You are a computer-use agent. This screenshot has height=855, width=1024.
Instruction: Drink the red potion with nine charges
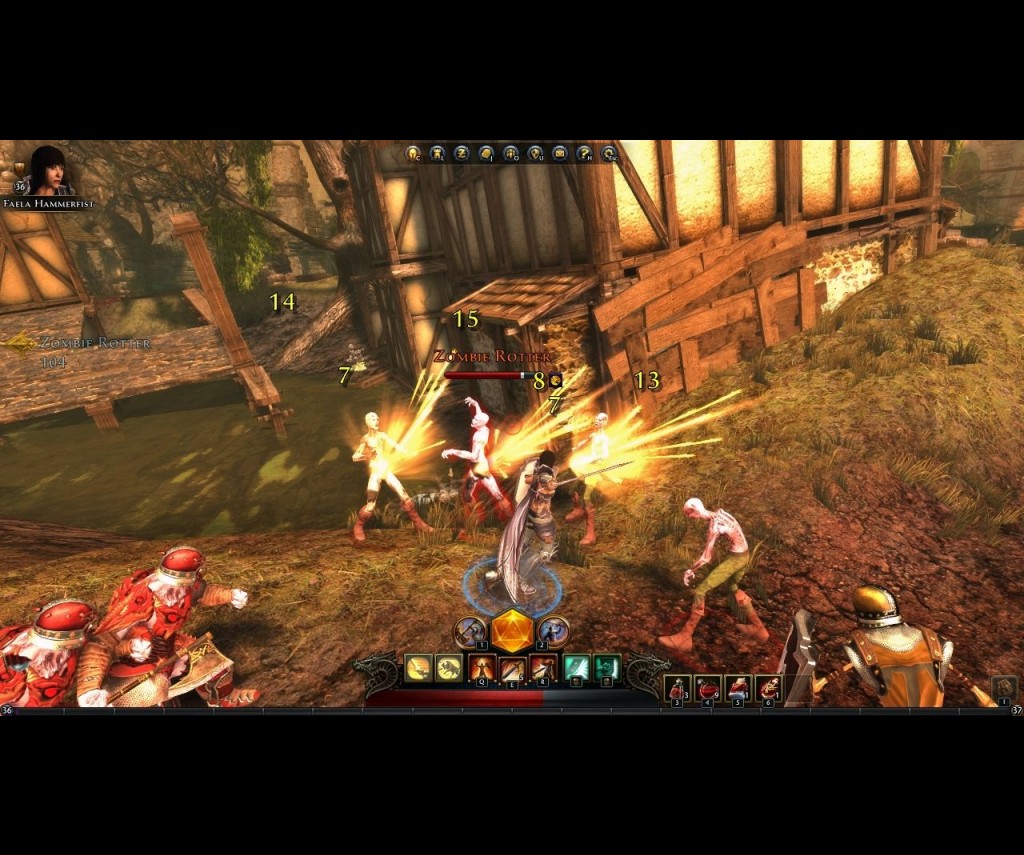[708, 688]
